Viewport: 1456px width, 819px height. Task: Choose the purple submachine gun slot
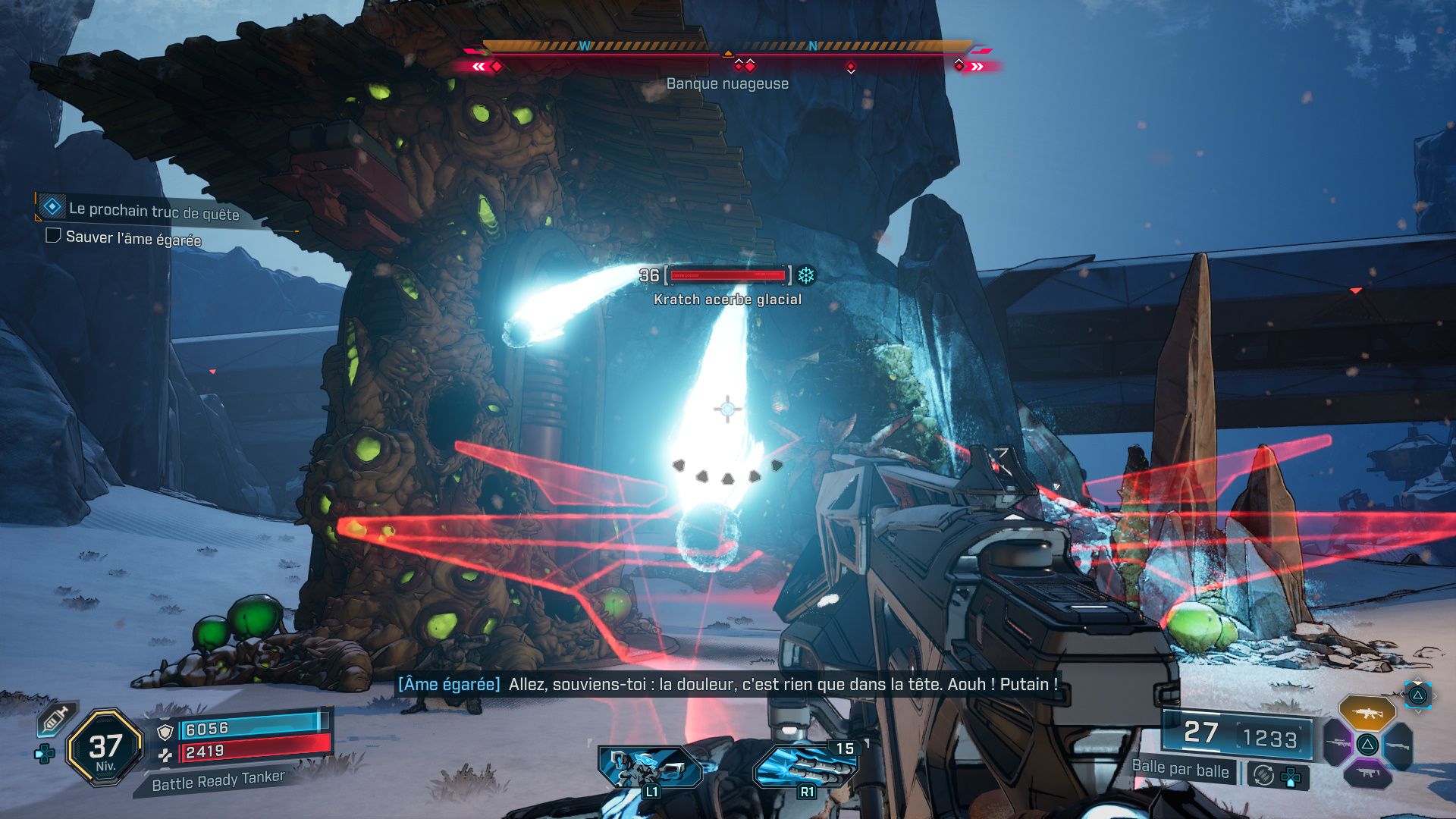pos(1367,773)
